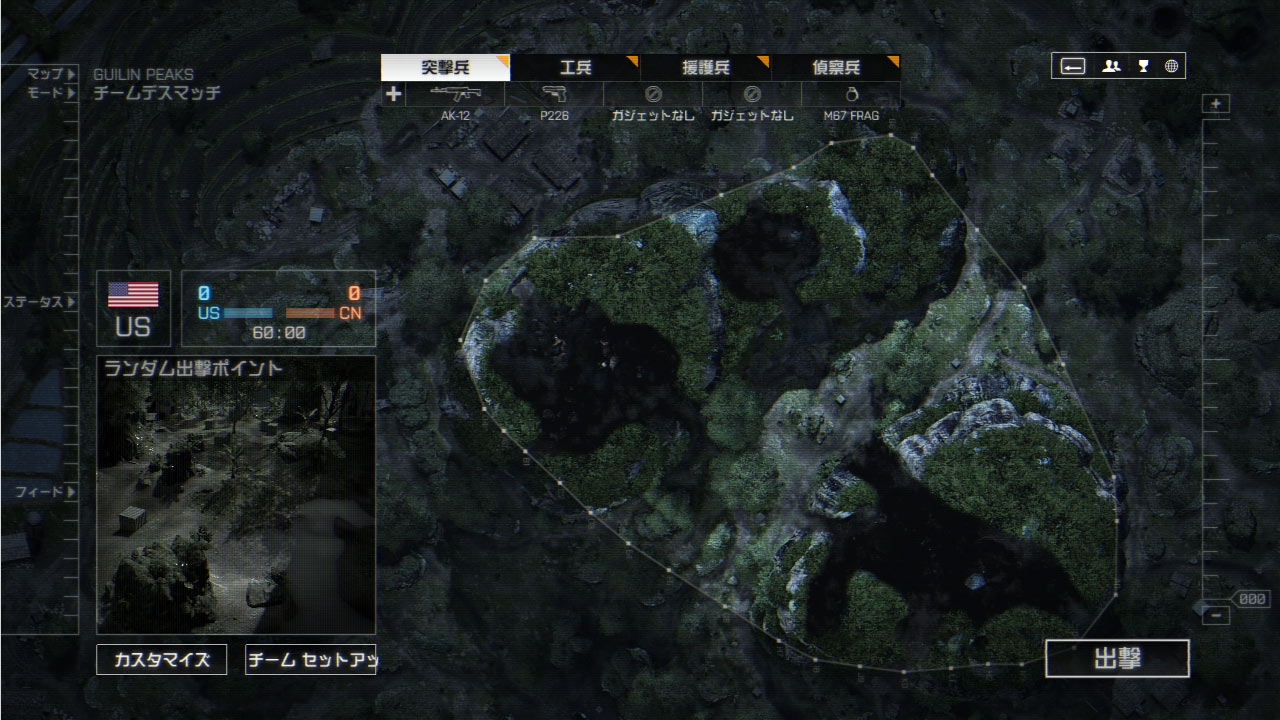Viewport: 1280px width, 720px height.
Task: Expand the ステータス side label
Action: (40, 302)
